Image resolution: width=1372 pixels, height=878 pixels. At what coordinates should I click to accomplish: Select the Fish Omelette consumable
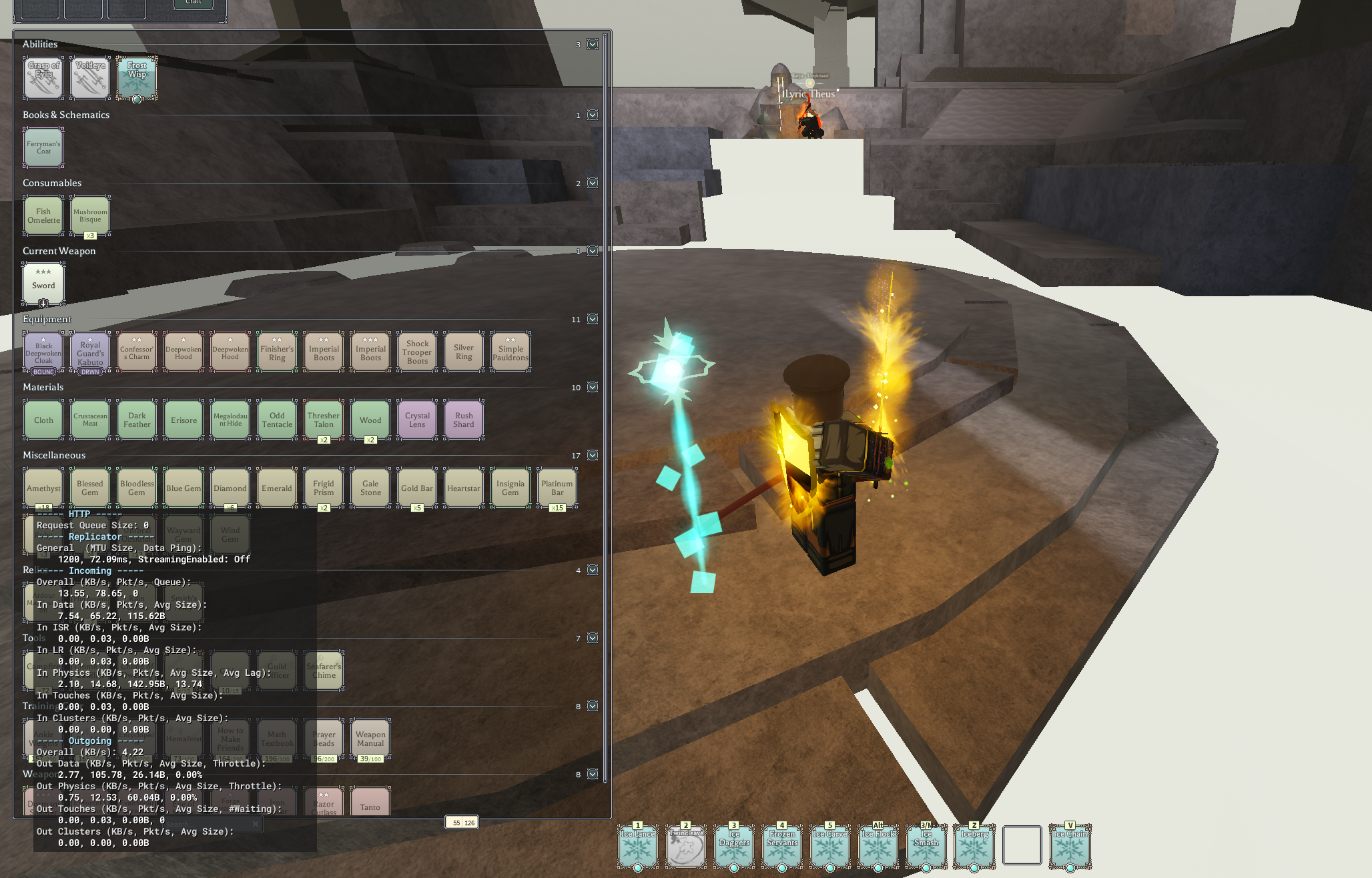pyautogui.click(x=43, y=215)
